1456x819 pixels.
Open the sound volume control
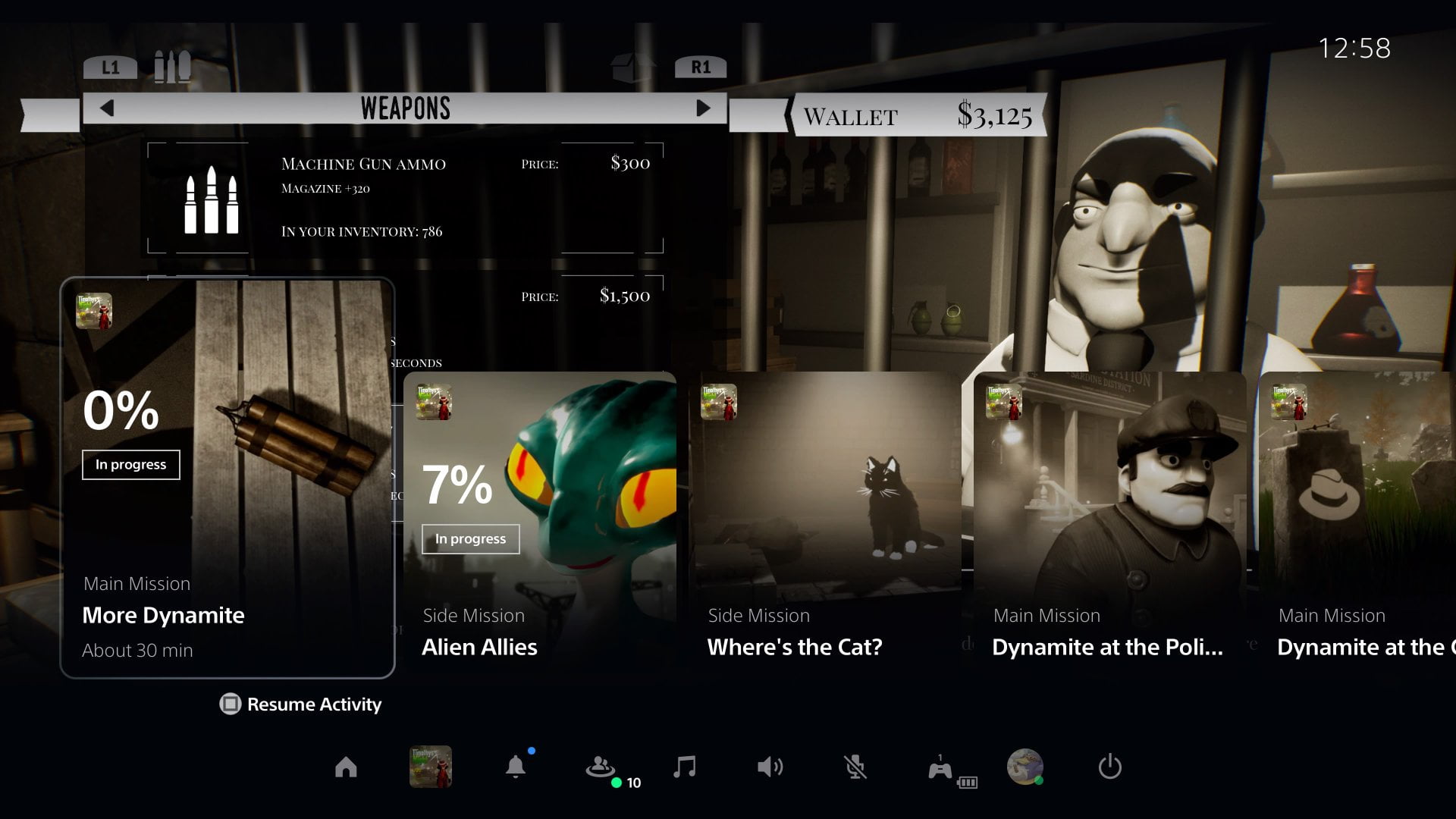coord(770,767)
